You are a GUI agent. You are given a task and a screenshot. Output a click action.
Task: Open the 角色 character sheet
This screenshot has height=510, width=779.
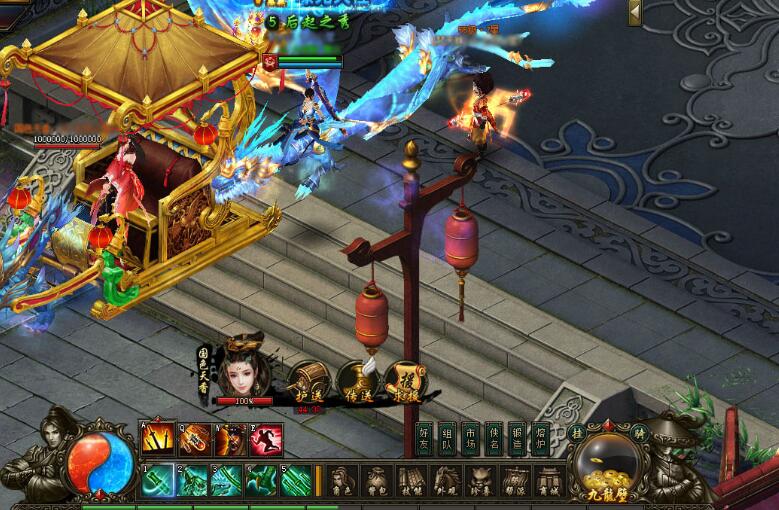(x=343, y=480)
